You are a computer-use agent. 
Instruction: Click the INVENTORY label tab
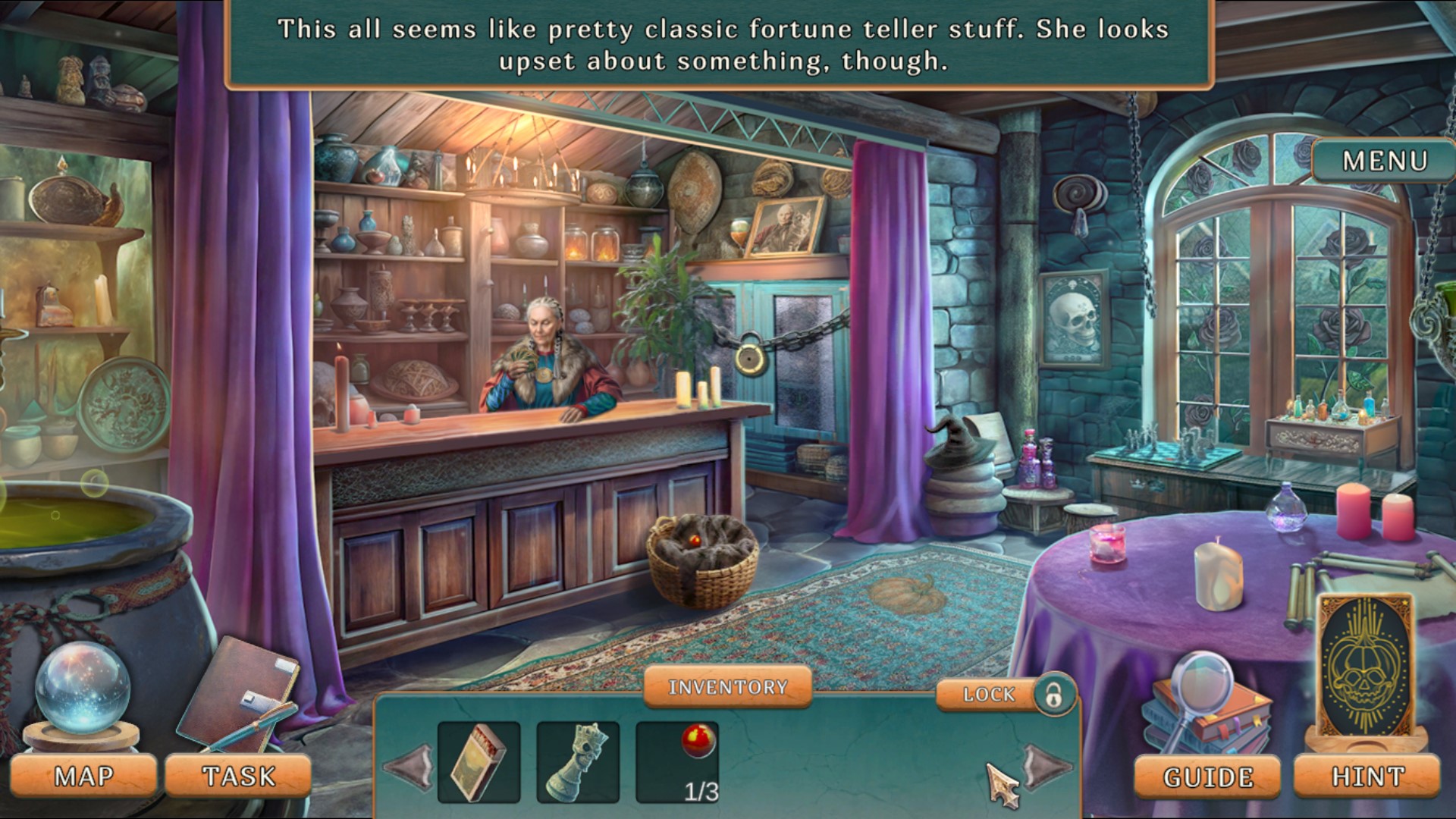(x=727, y=687)
